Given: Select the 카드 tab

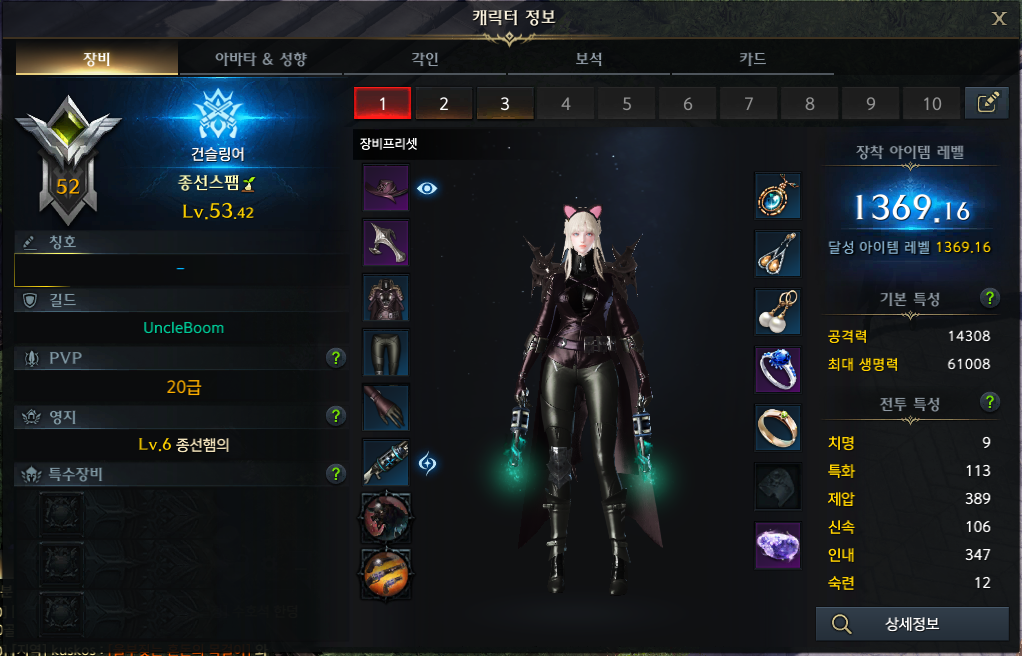Looking at the screenshot, I should click(x=753, y=59).
